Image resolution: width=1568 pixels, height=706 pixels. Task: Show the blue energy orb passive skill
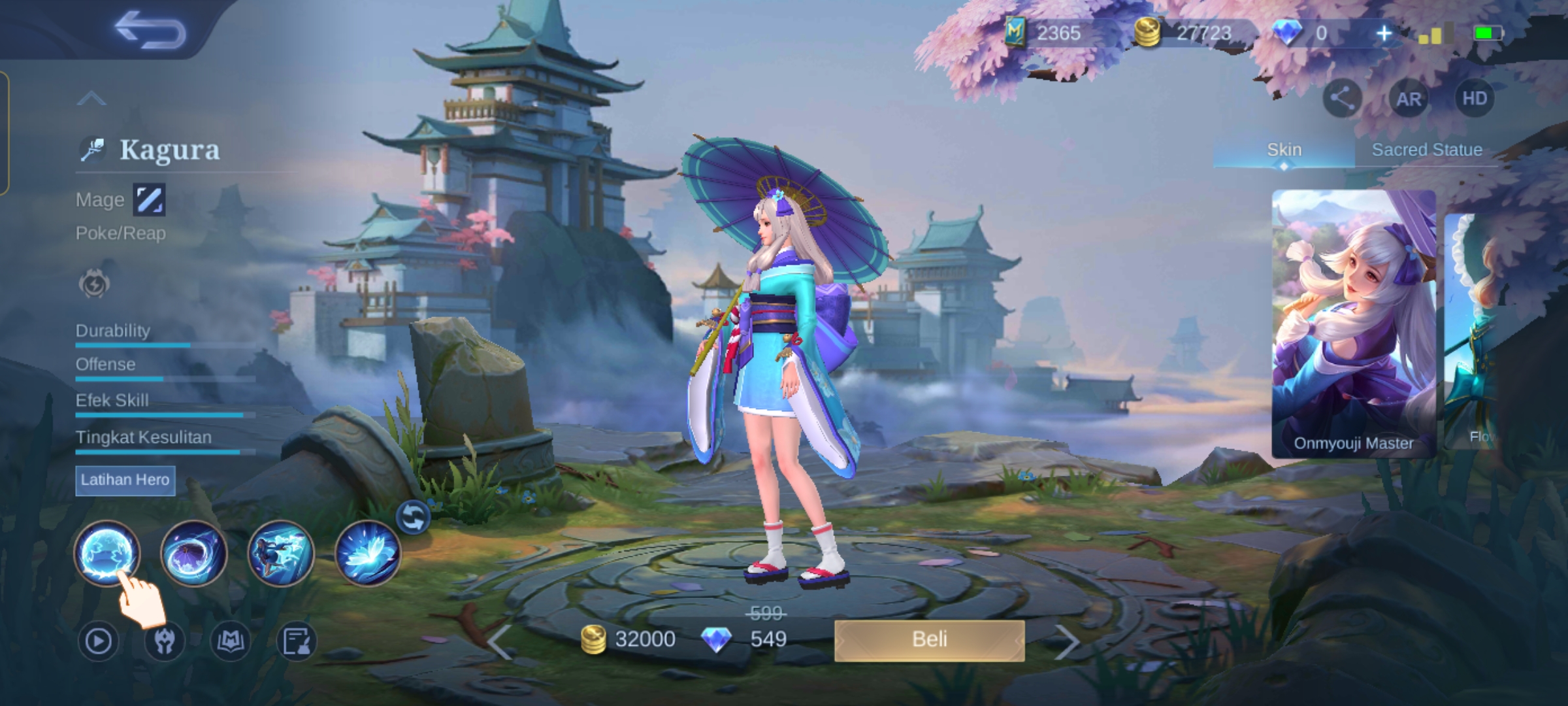[x=106, y=553]
